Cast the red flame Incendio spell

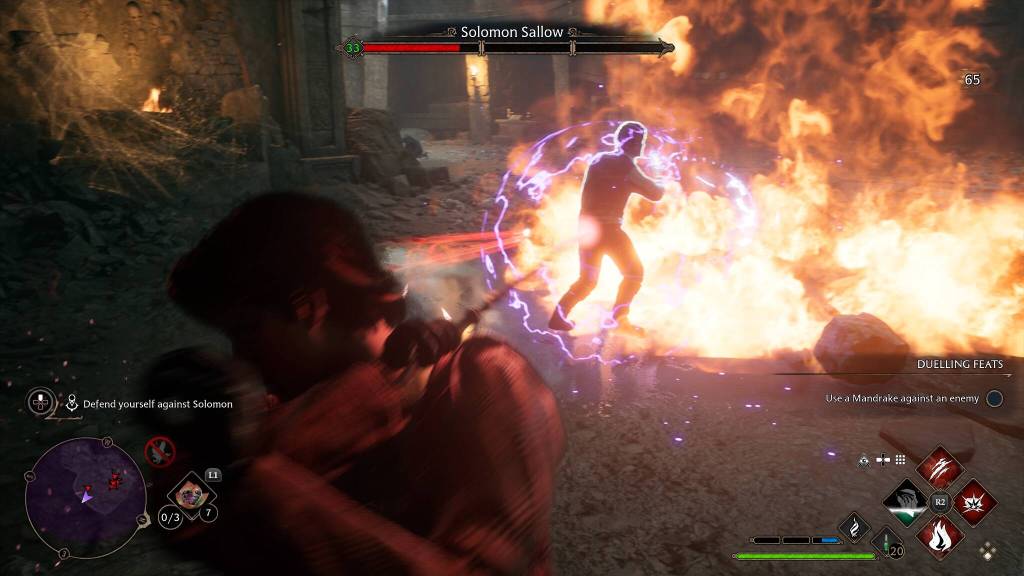(x=940, y=535)
